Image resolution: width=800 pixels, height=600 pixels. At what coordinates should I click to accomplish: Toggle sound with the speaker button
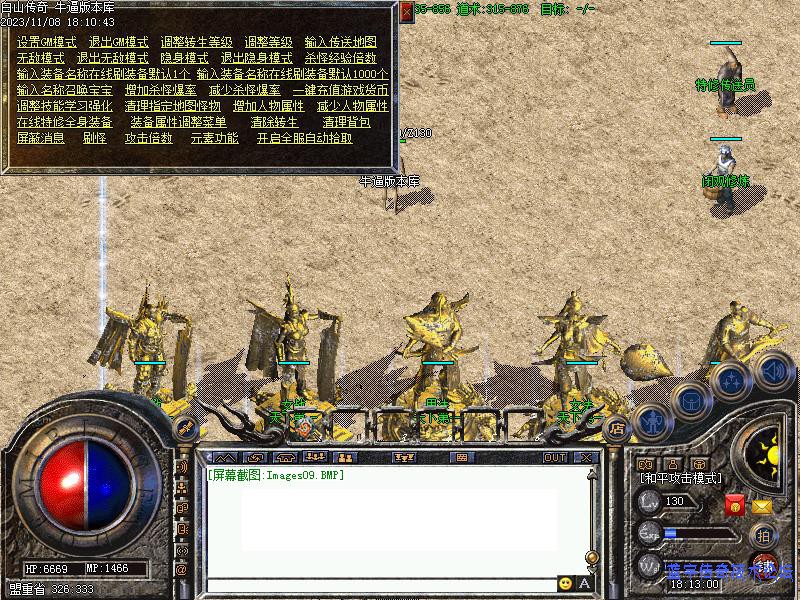point(772,371)
